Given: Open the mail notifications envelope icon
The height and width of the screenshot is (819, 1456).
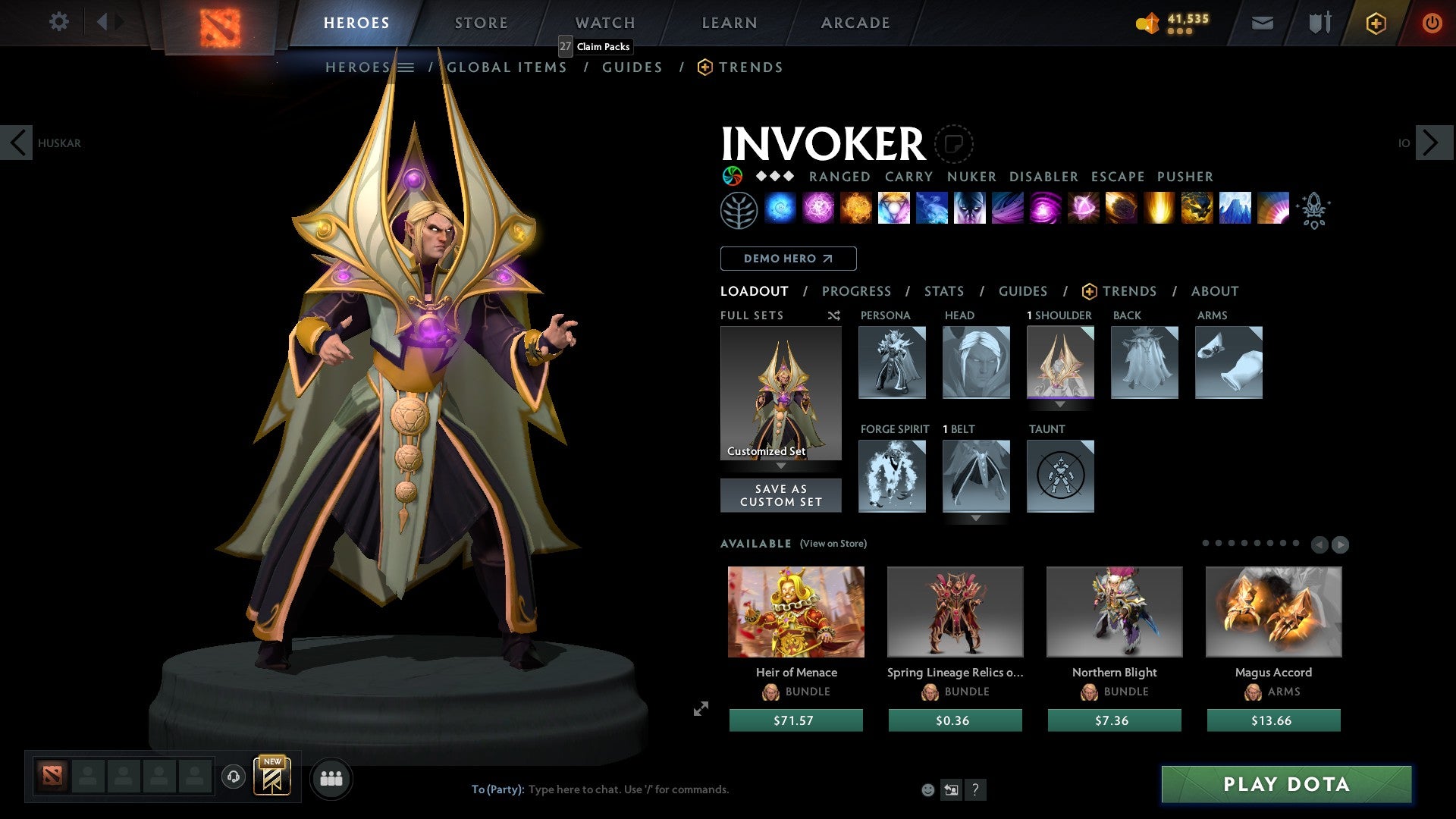Looking at the screenshot, I should (x=1262, y=23).
